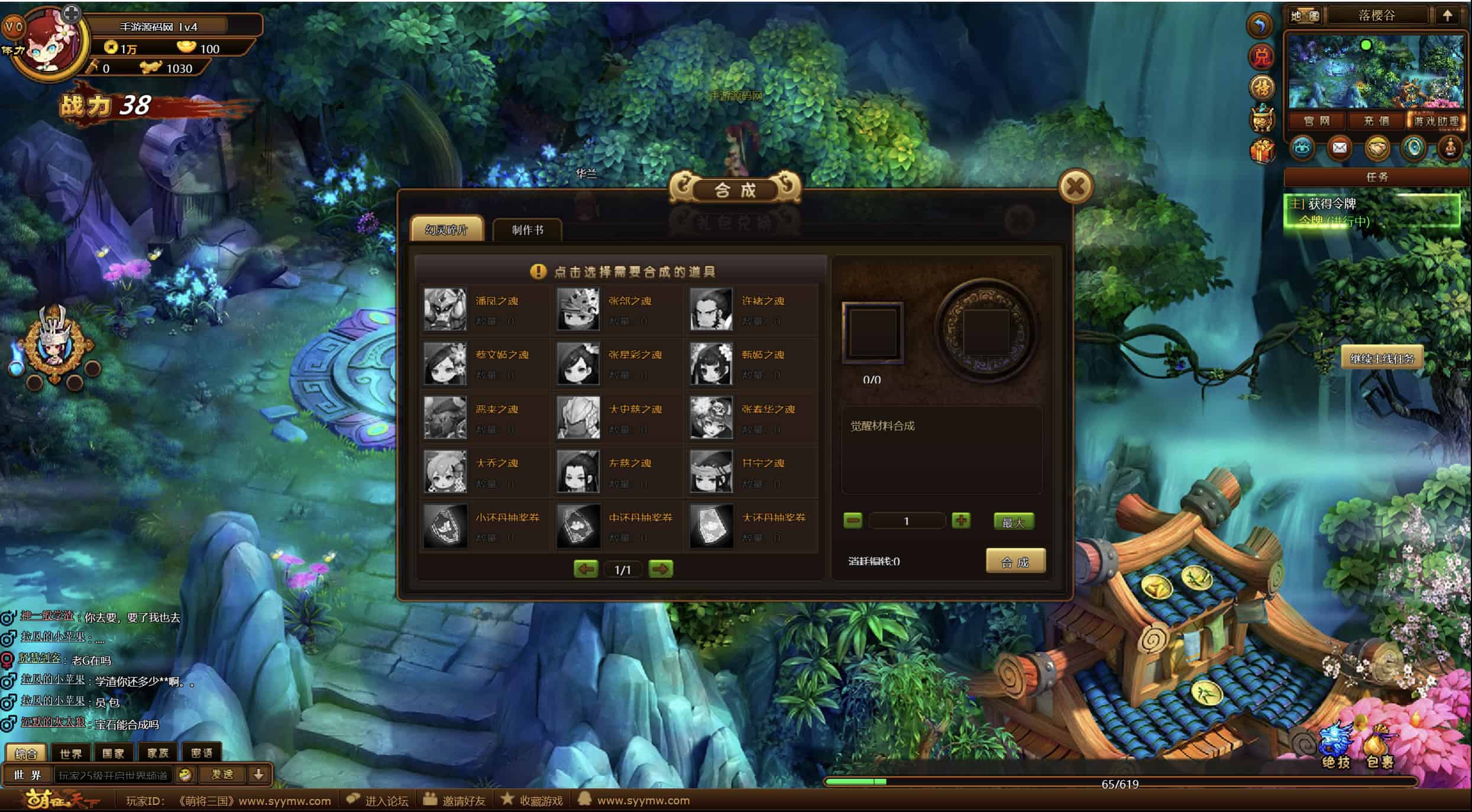Set quantity with the 最大 button
This screenshot has height=812, width=1472.
tap(1013, 522)
